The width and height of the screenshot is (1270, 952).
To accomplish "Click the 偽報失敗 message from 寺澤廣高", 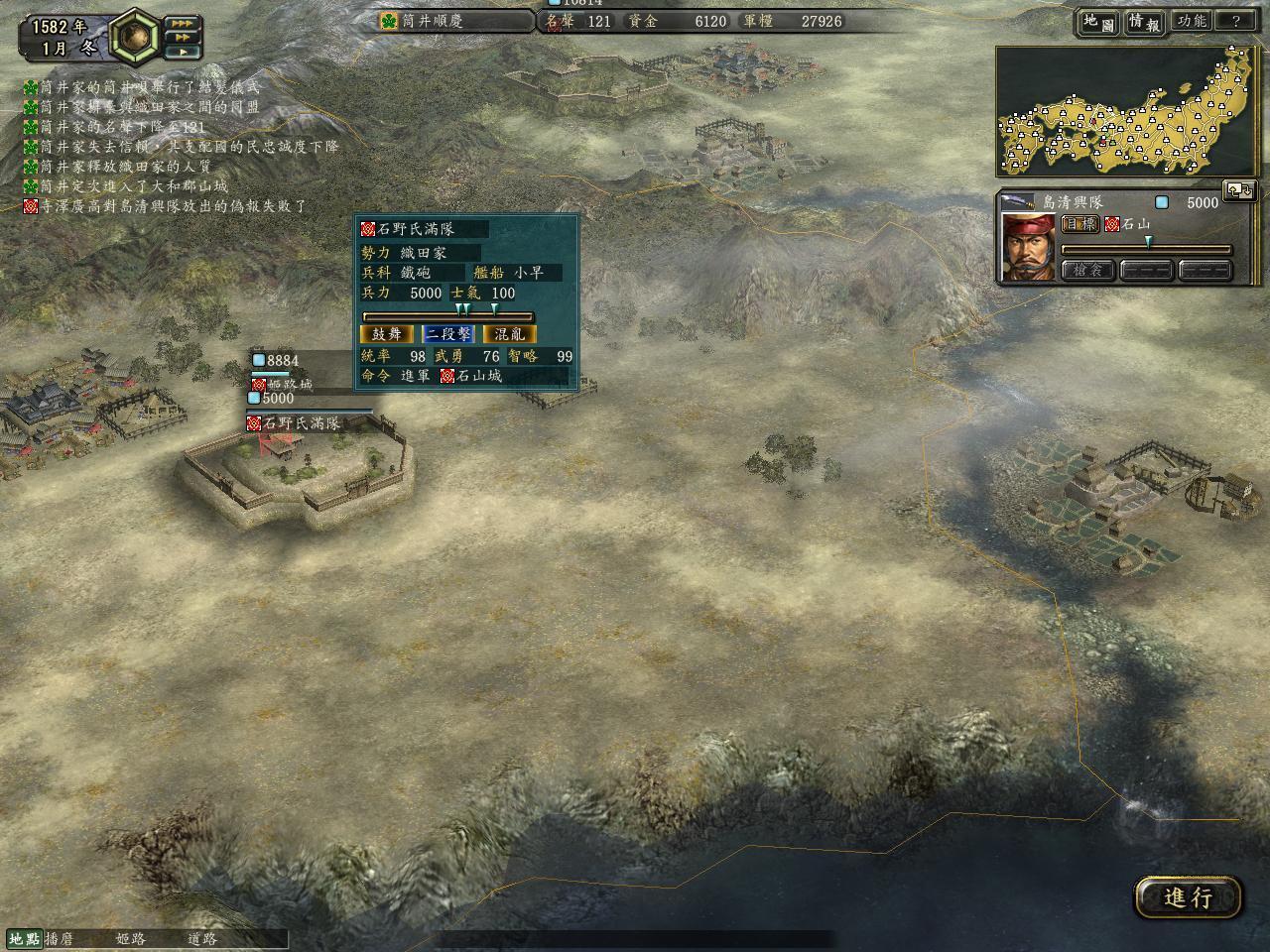I will 167,206.
